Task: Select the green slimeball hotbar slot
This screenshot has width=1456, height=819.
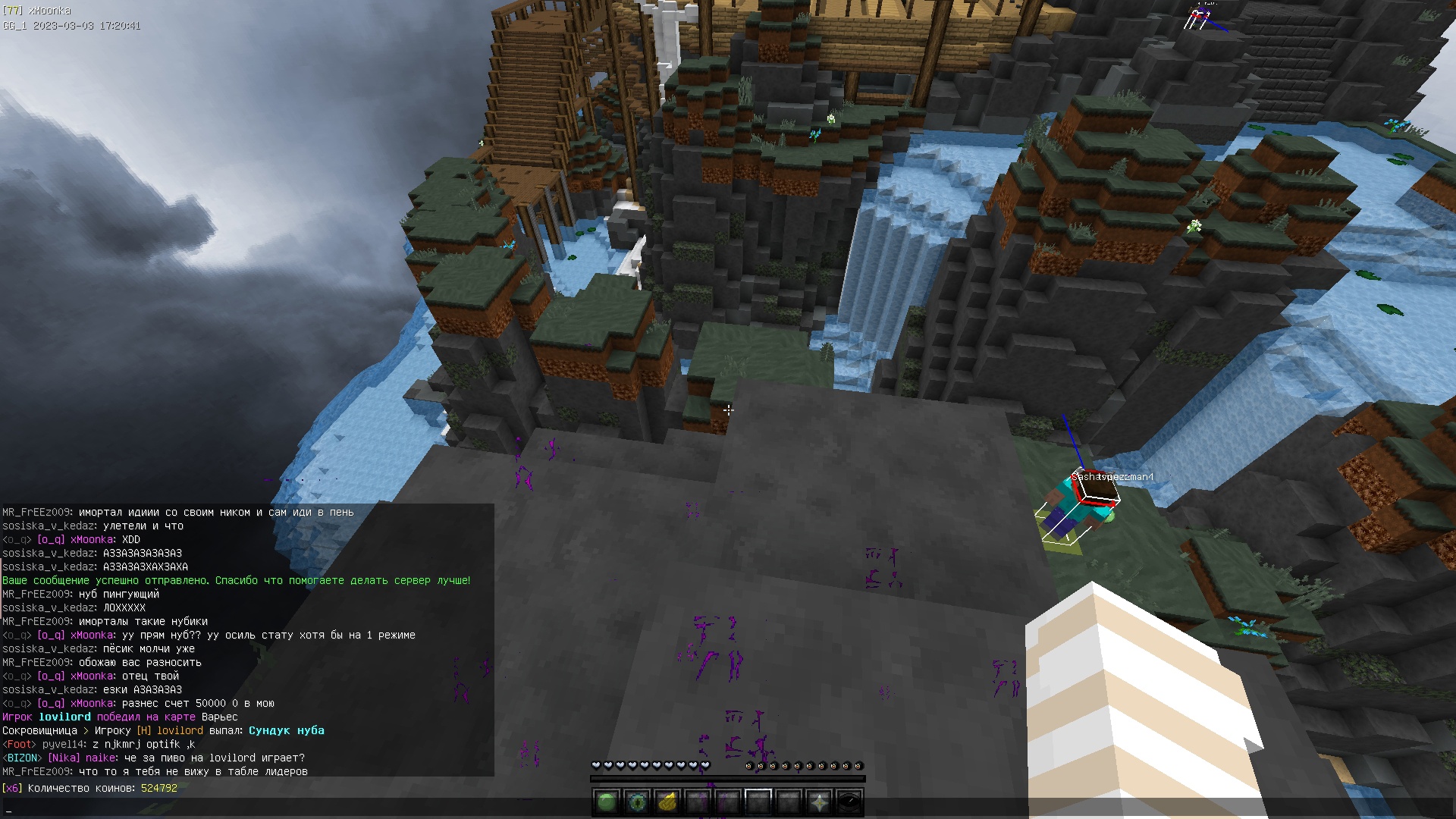Action: point(607,802)
